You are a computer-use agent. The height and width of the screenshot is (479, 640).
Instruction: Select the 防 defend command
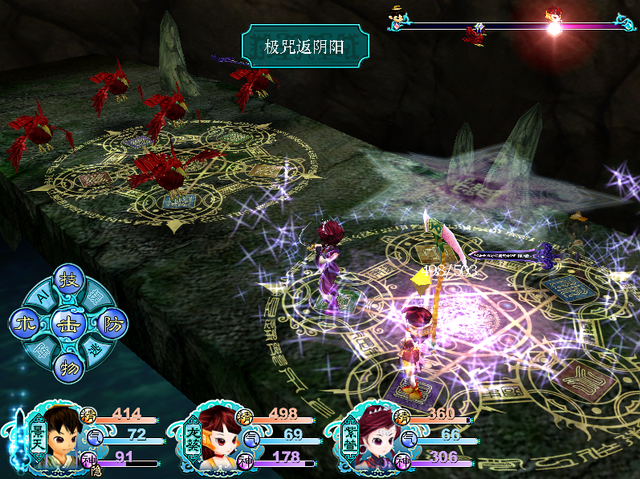[112, 322]
